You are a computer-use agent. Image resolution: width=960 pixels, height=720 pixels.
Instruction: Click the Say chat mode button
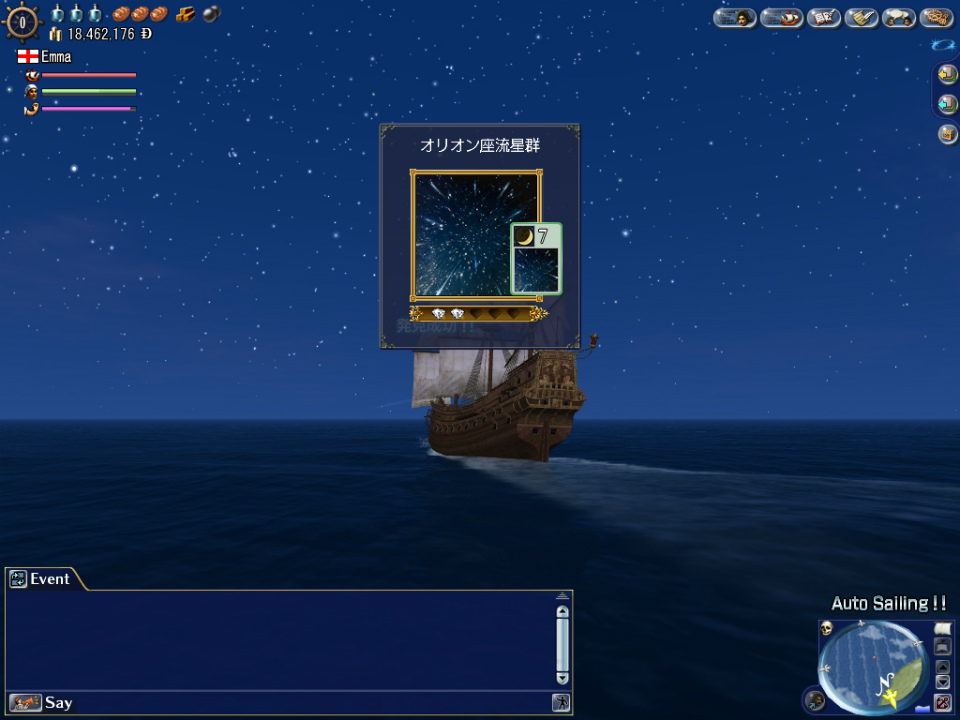point(42,703)
